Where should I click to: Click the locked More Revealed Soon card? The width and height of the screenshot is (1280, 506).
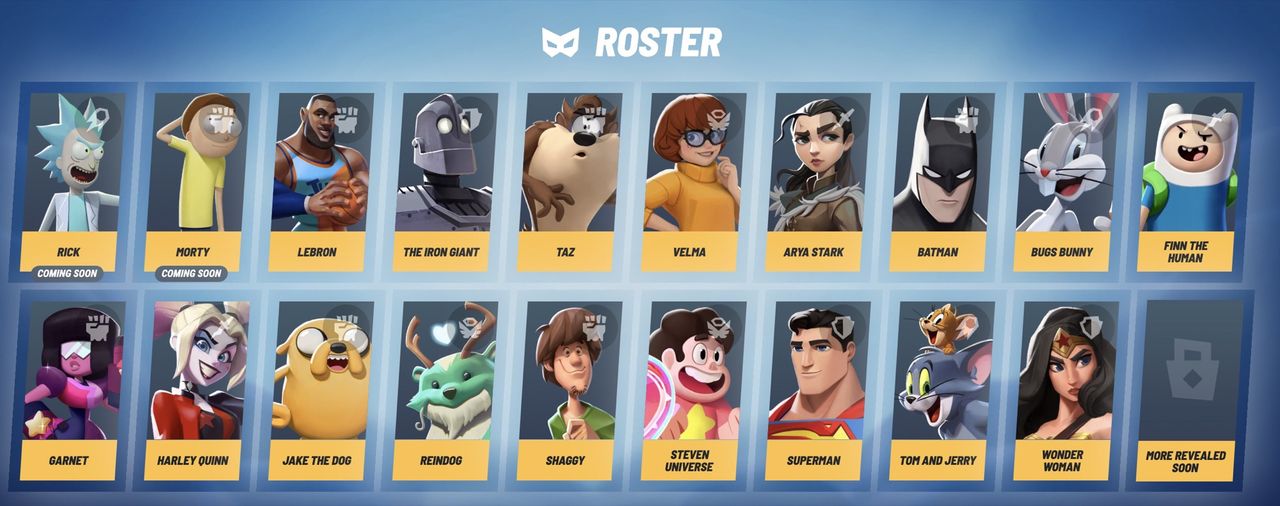point(1187,388)
